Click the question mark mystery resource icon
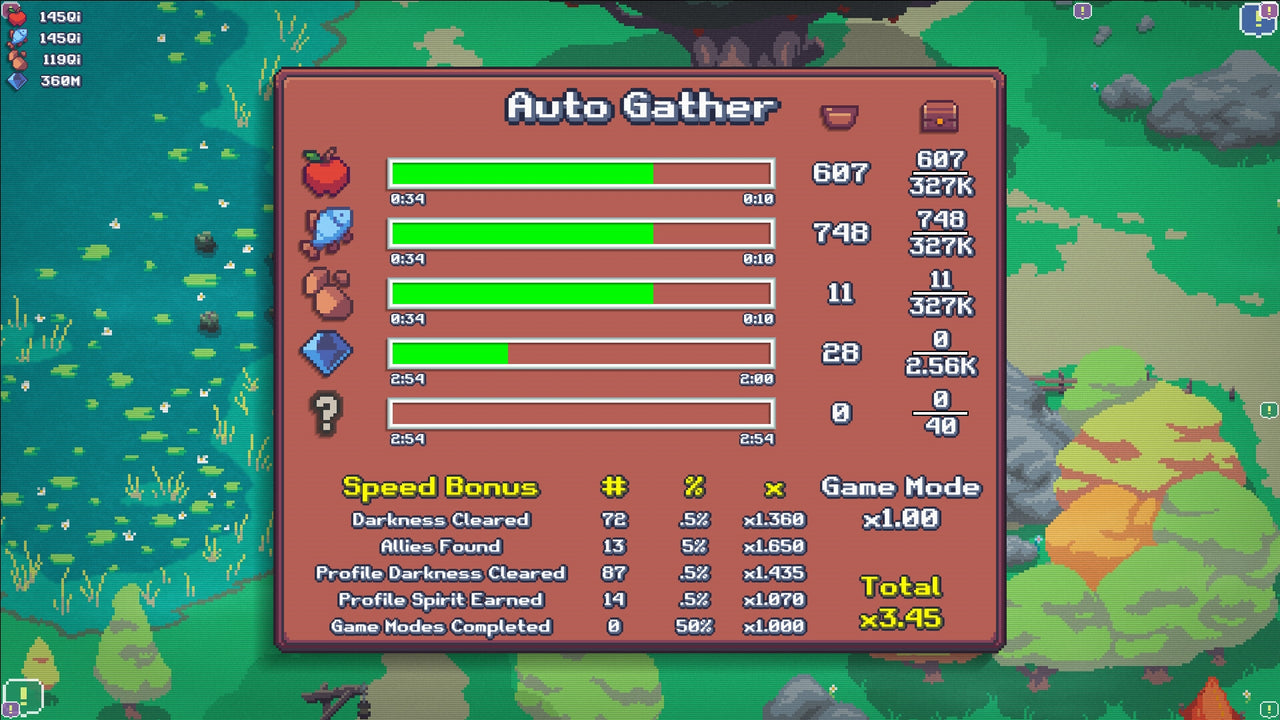The height and width of the screenshot is (720, 1280). (x=327, y=413)
